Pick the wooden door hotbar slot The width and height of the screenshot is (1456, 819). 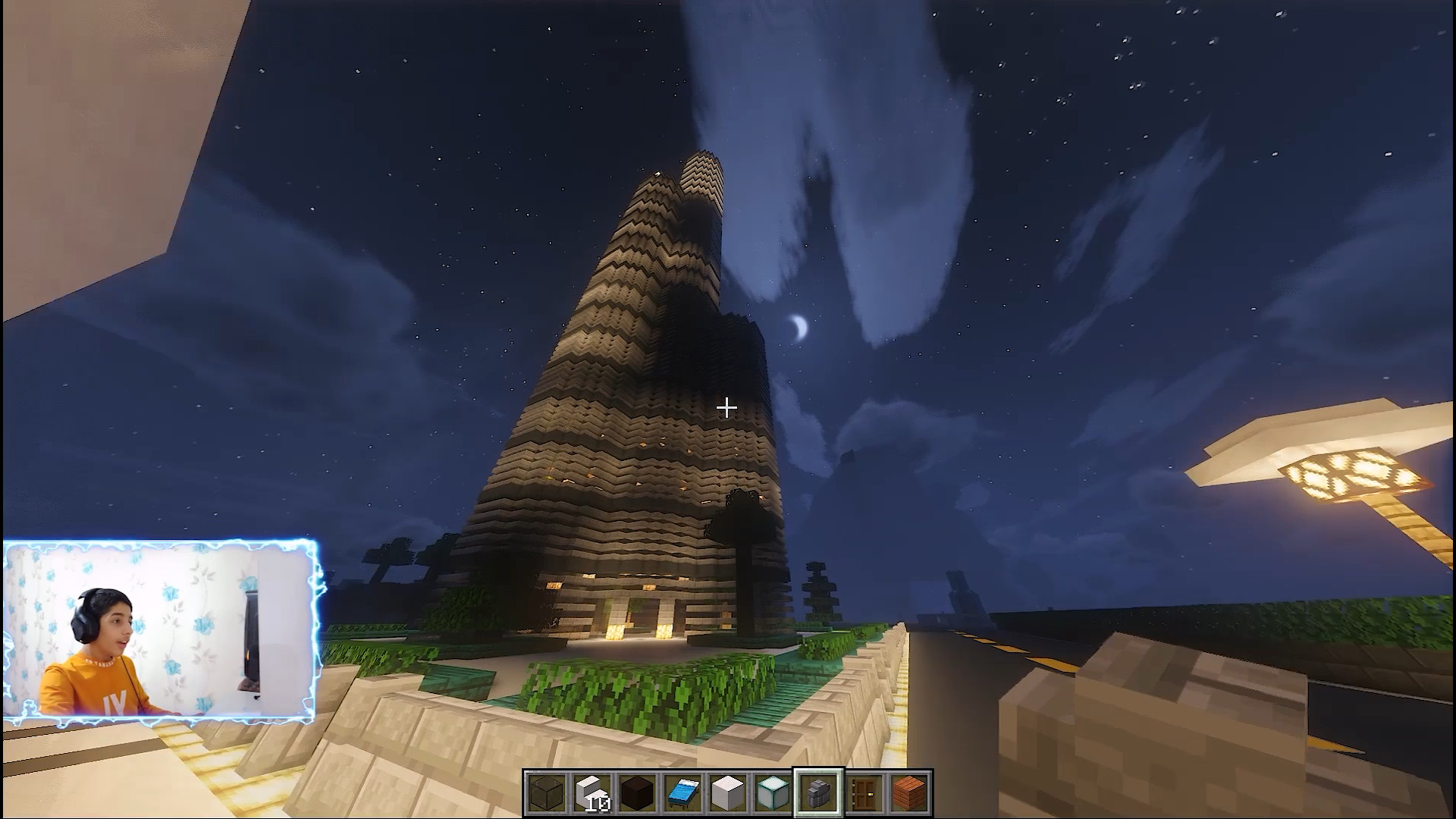pyautogui.click(x=864, y=793)
